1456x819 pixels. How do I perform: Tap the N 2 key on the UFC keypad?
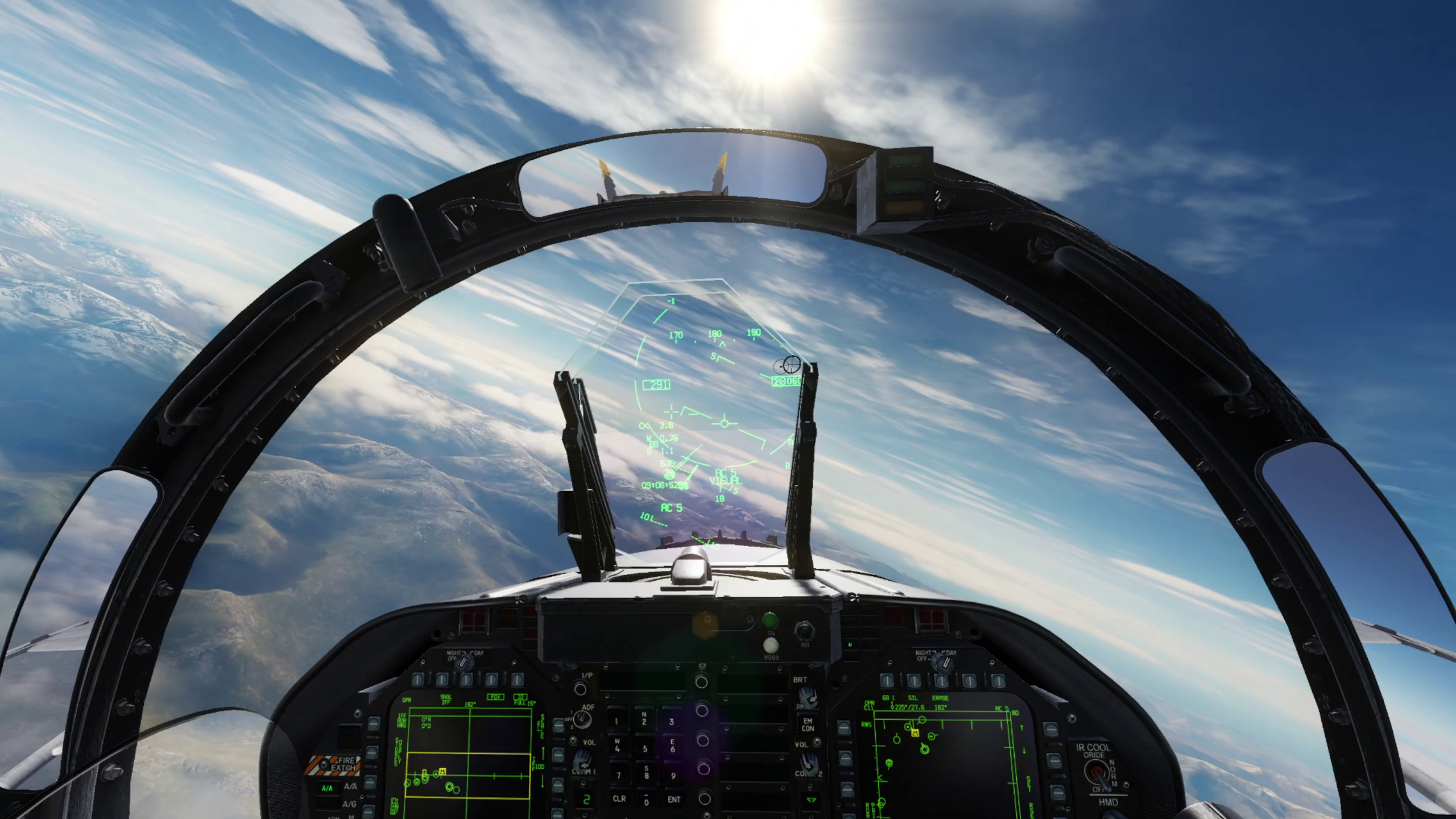[644, 719]
